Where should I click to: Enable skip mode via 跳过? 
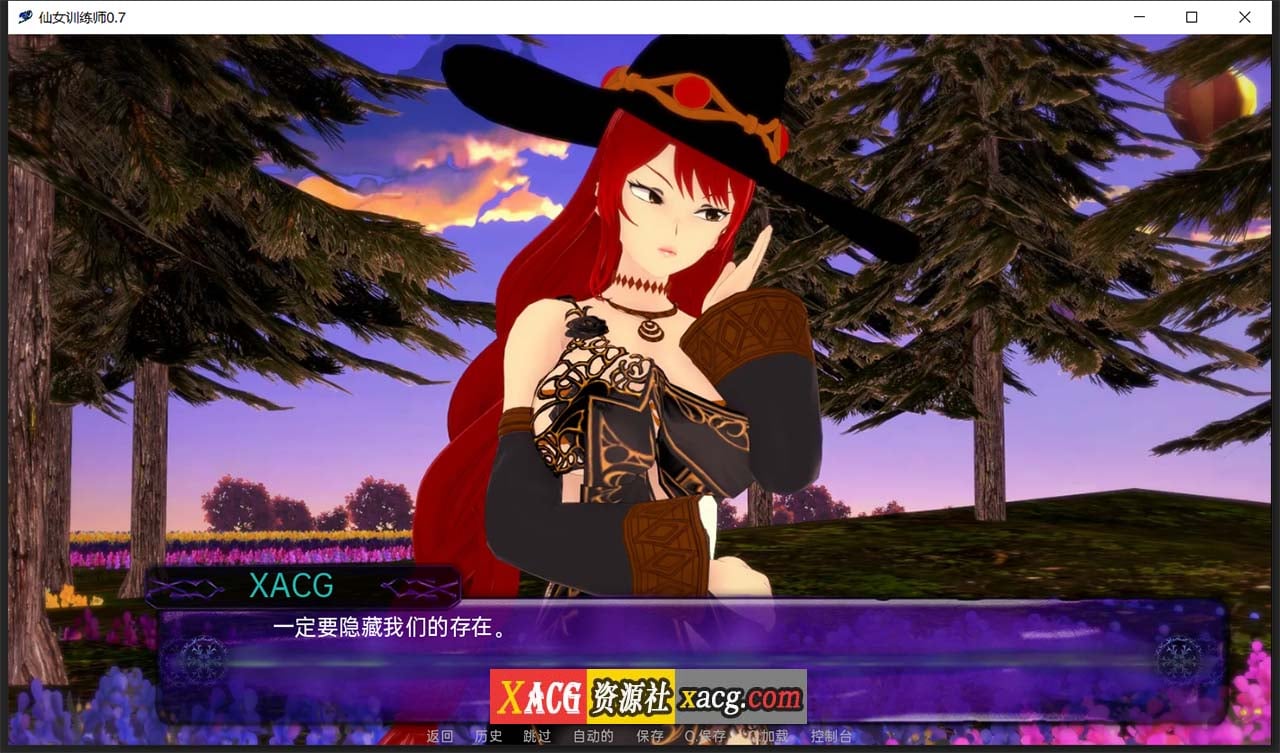pyautogui.click(x=537, y=735)
